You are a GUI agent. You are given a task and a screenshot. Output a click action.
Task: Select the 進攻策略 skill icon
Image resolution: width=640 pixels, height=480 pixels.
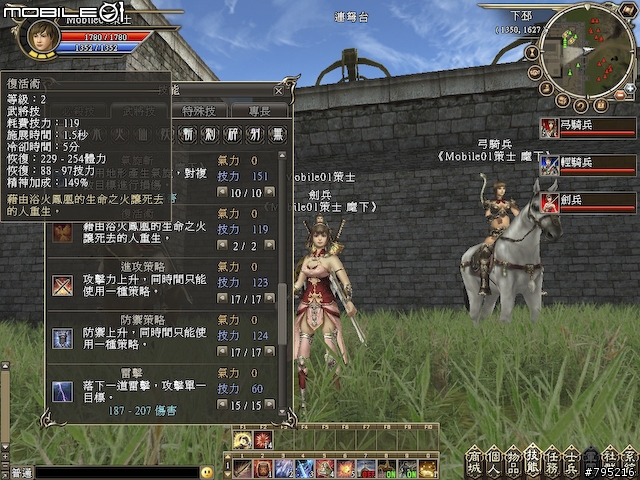63,284
